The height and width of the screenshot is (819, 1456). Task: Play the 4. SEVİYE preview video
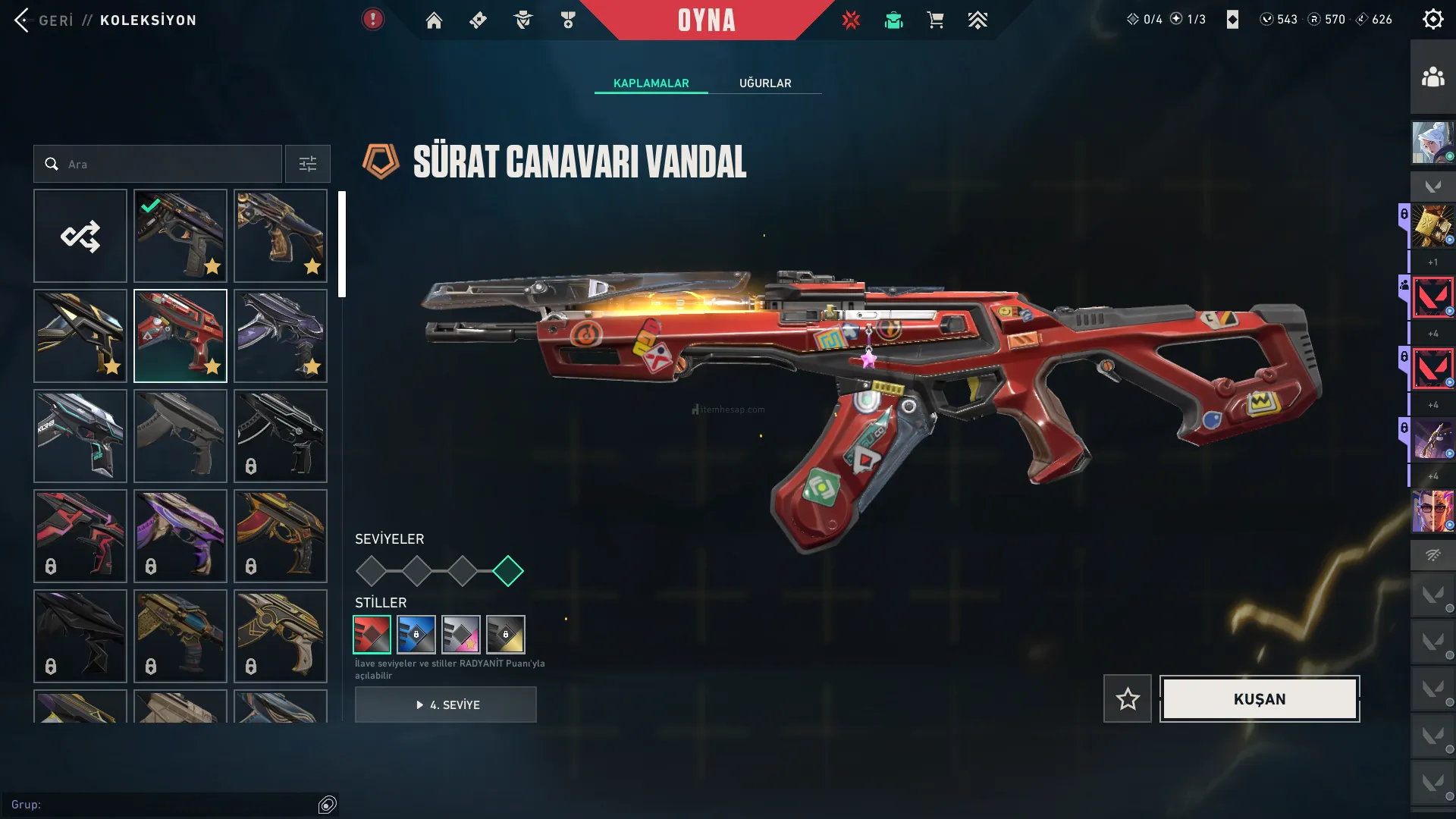coord(446,704)
